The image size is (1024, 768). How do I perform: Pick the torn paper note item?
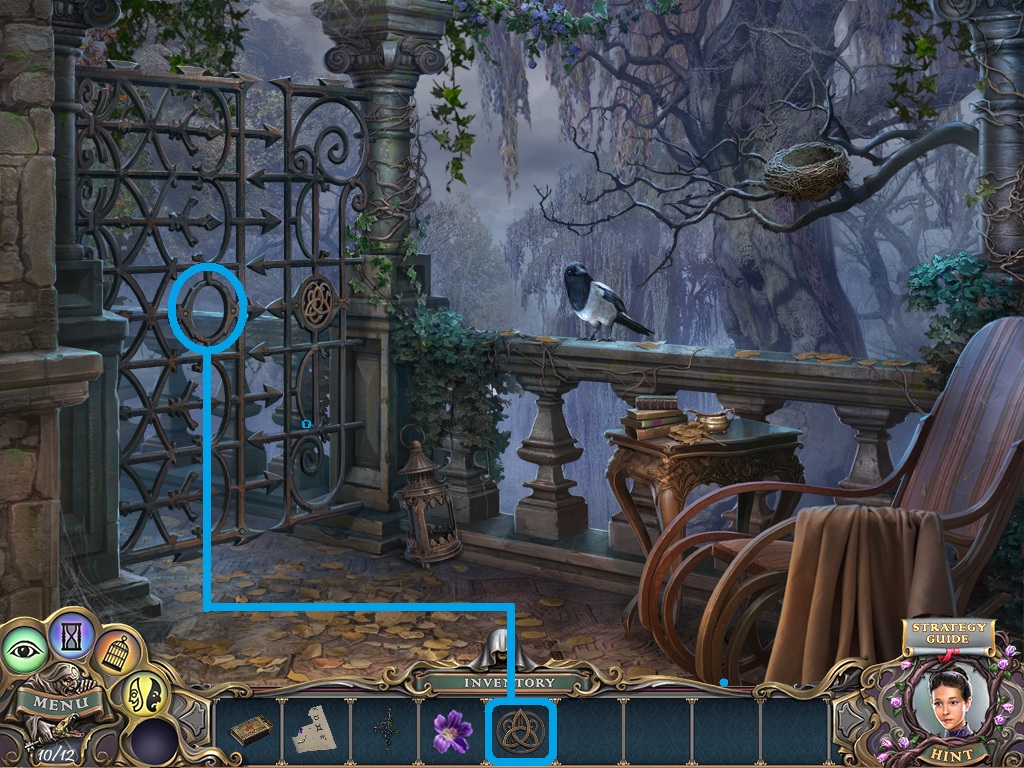click(317, 732)
